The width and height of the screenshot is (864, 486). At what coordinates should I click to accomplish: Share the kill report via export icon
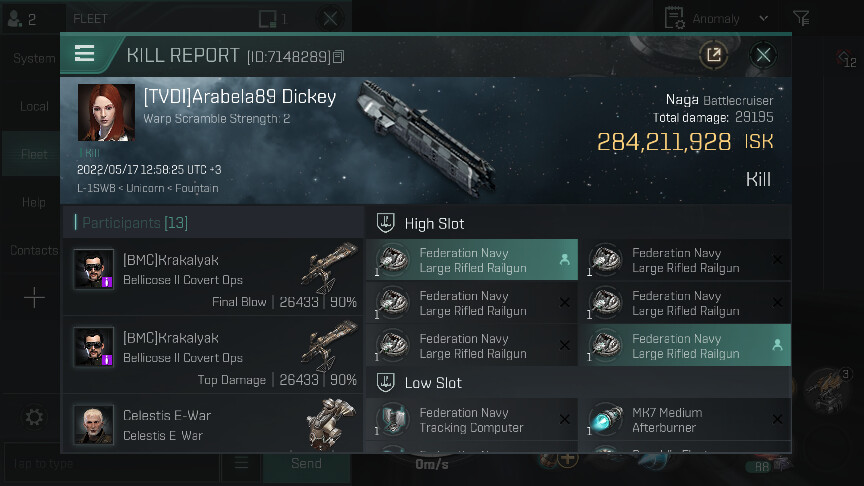click(x=714, y=55)
